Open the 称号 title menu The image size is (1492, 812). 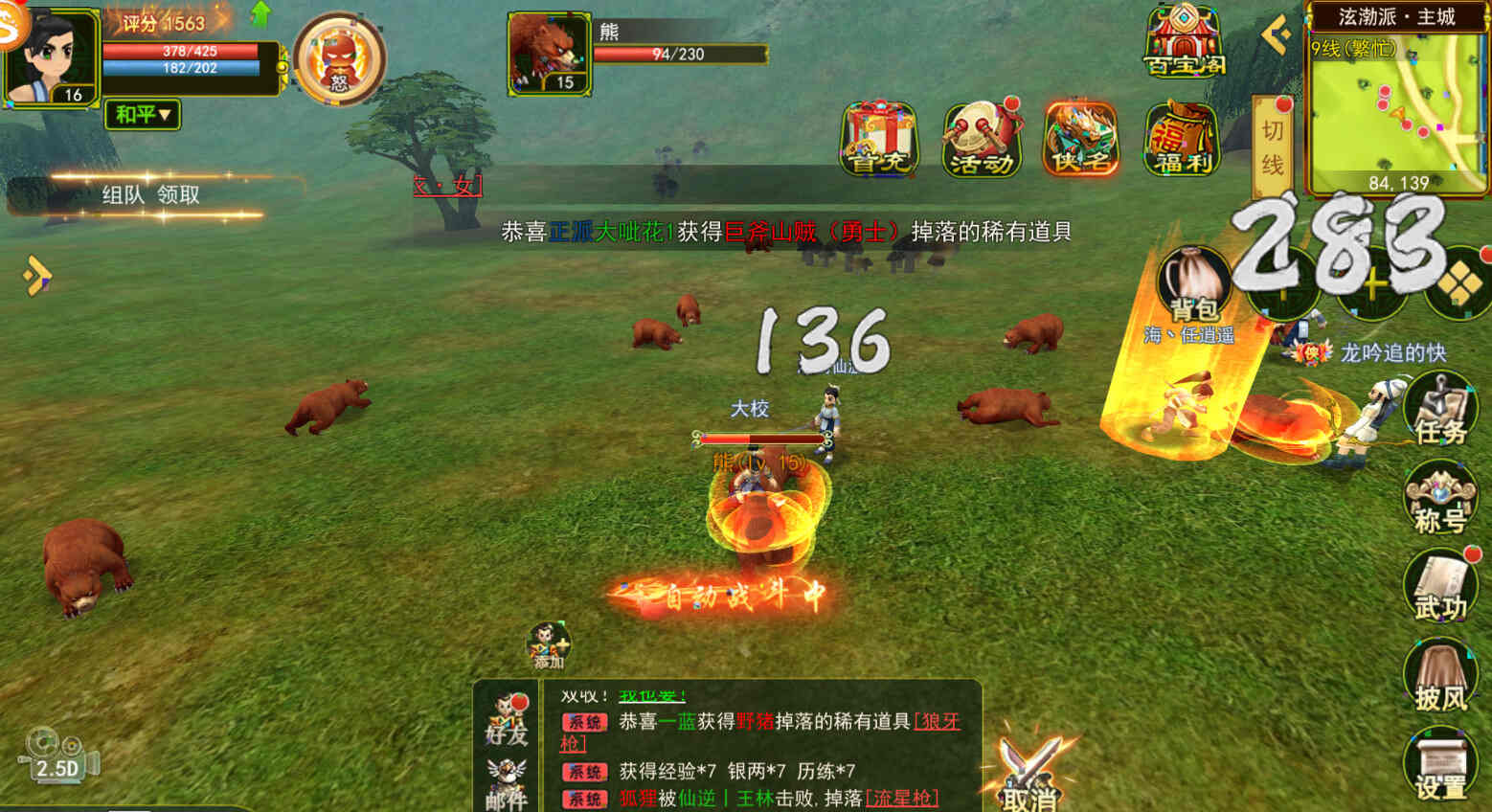tap(1439, 498)
